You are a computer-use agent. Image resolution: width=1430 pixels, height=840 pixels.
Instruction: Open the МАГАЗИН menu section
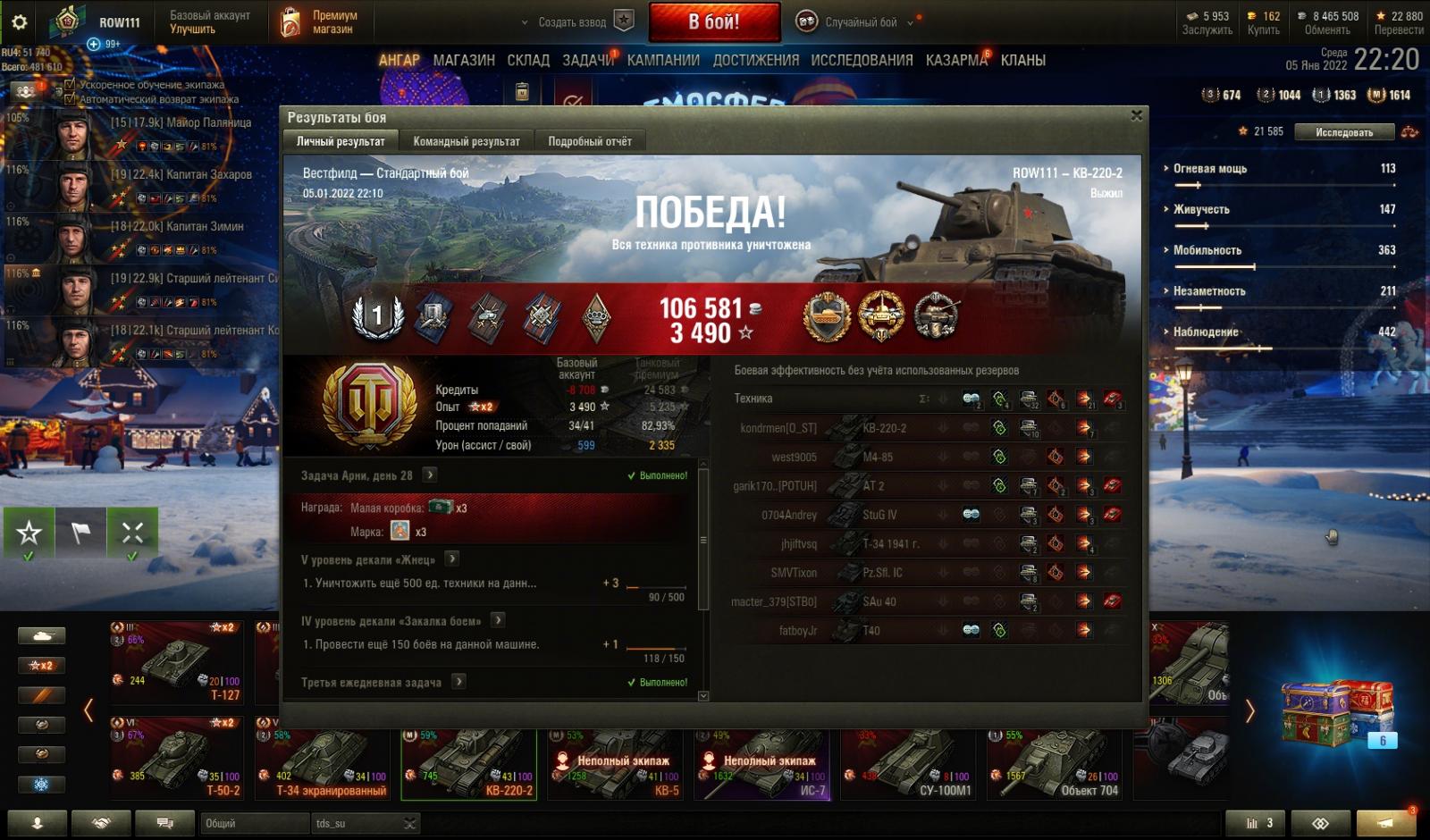click(x=464, y=60)
